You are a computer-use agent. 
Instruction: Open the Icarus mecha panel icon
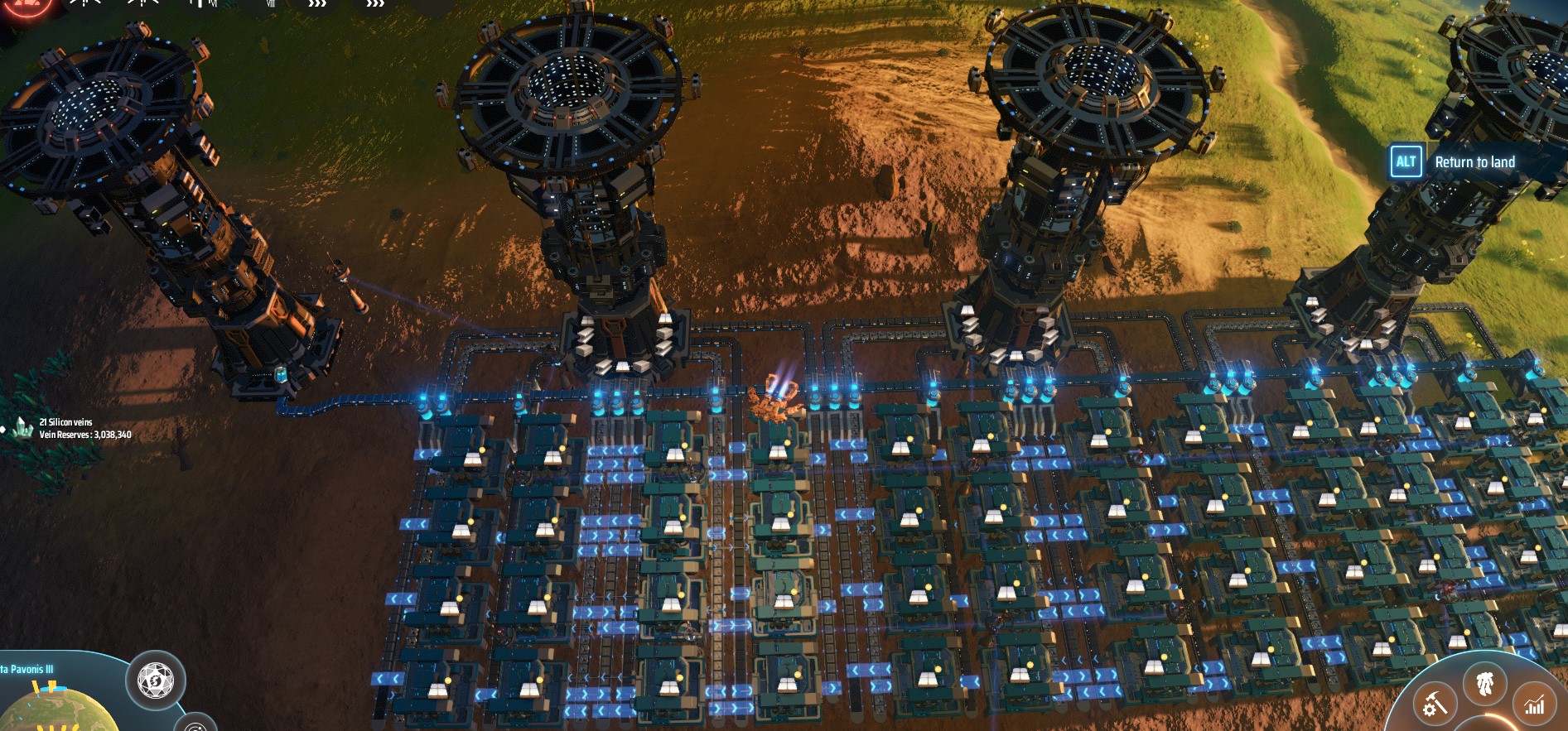pos(1485,685)
